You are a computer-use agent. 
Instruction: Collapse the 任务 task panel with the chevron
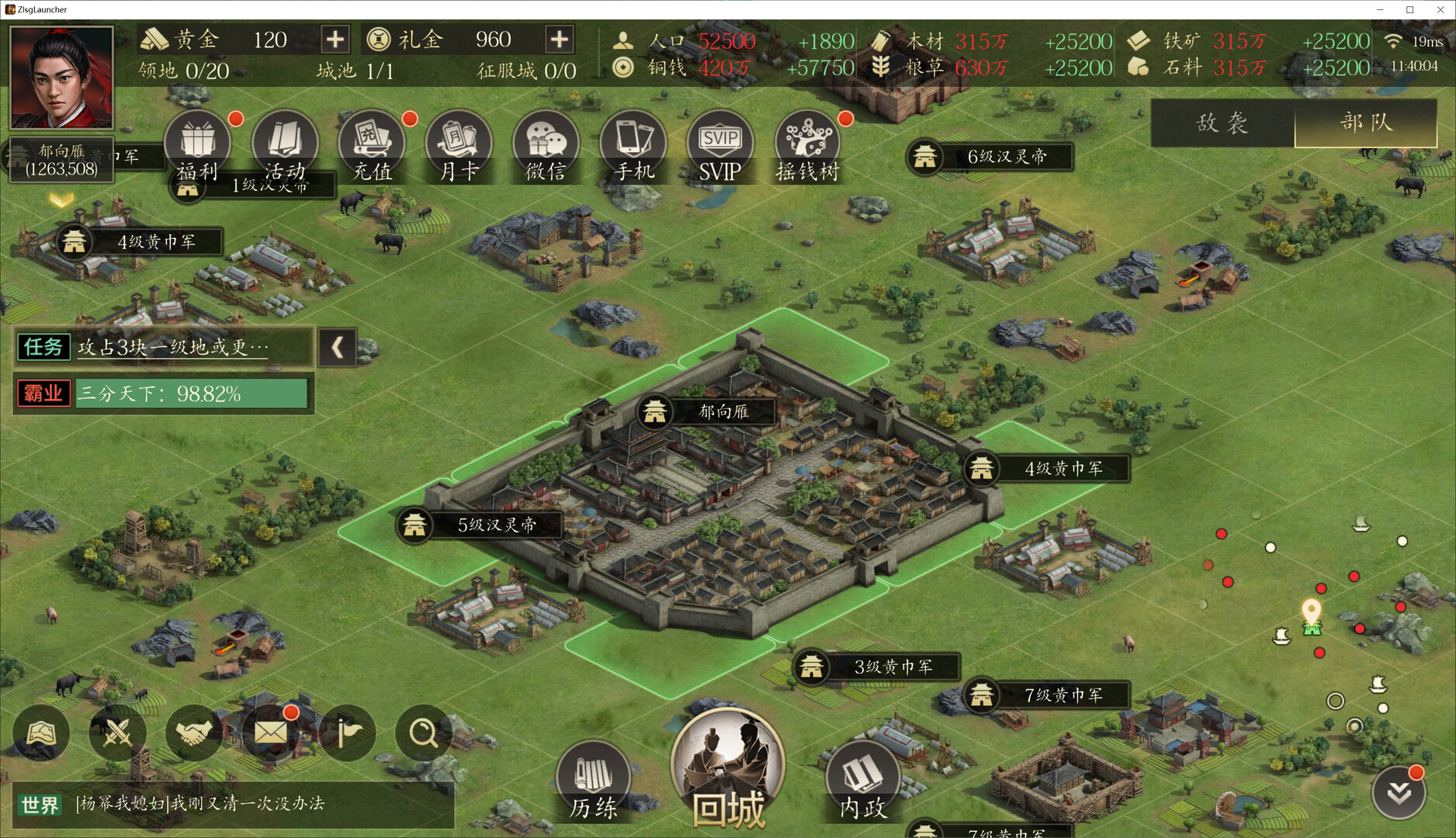tap(337, 348)
